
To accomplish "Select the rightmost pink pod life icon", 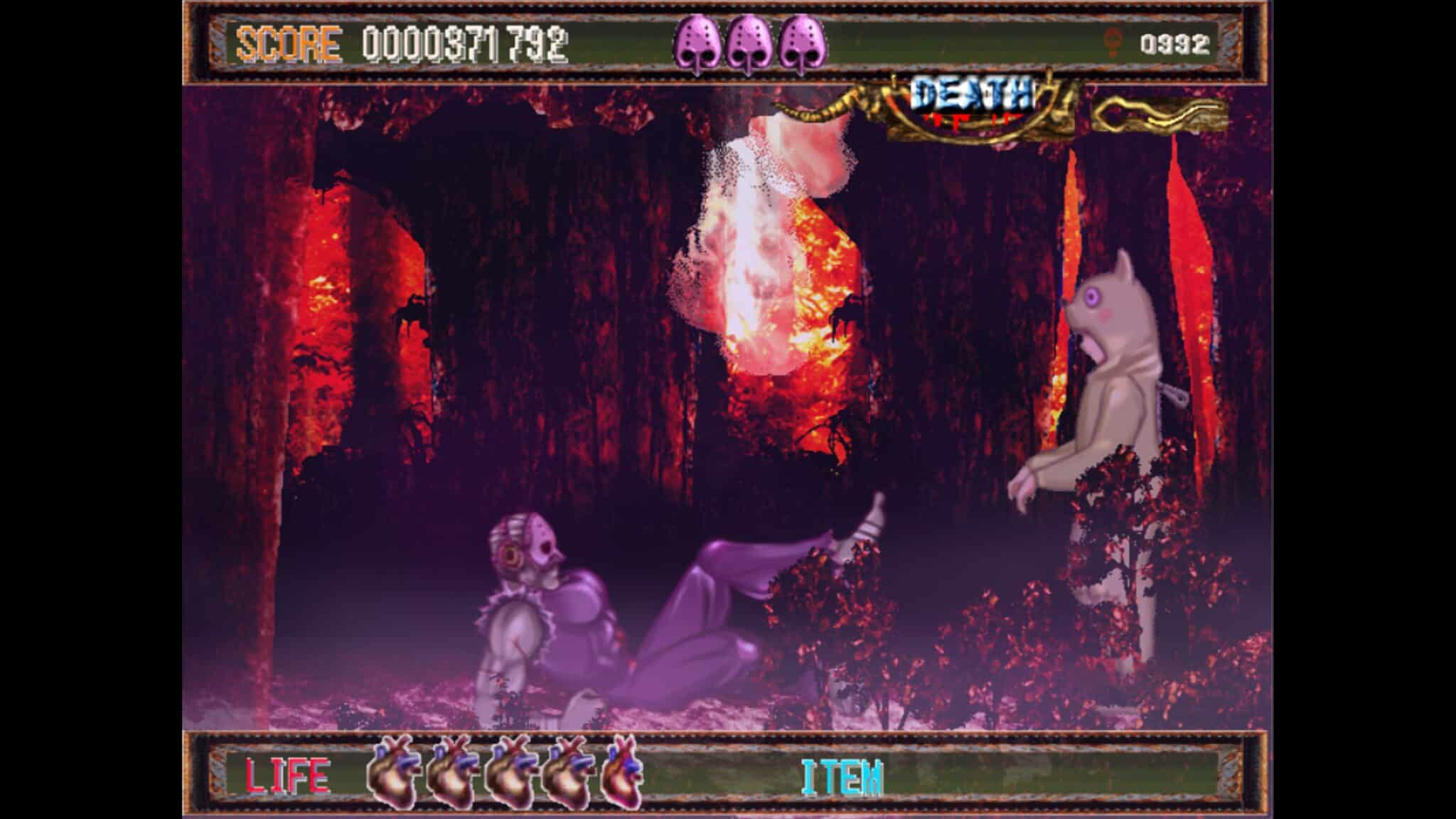I will [x=800, y=44].
